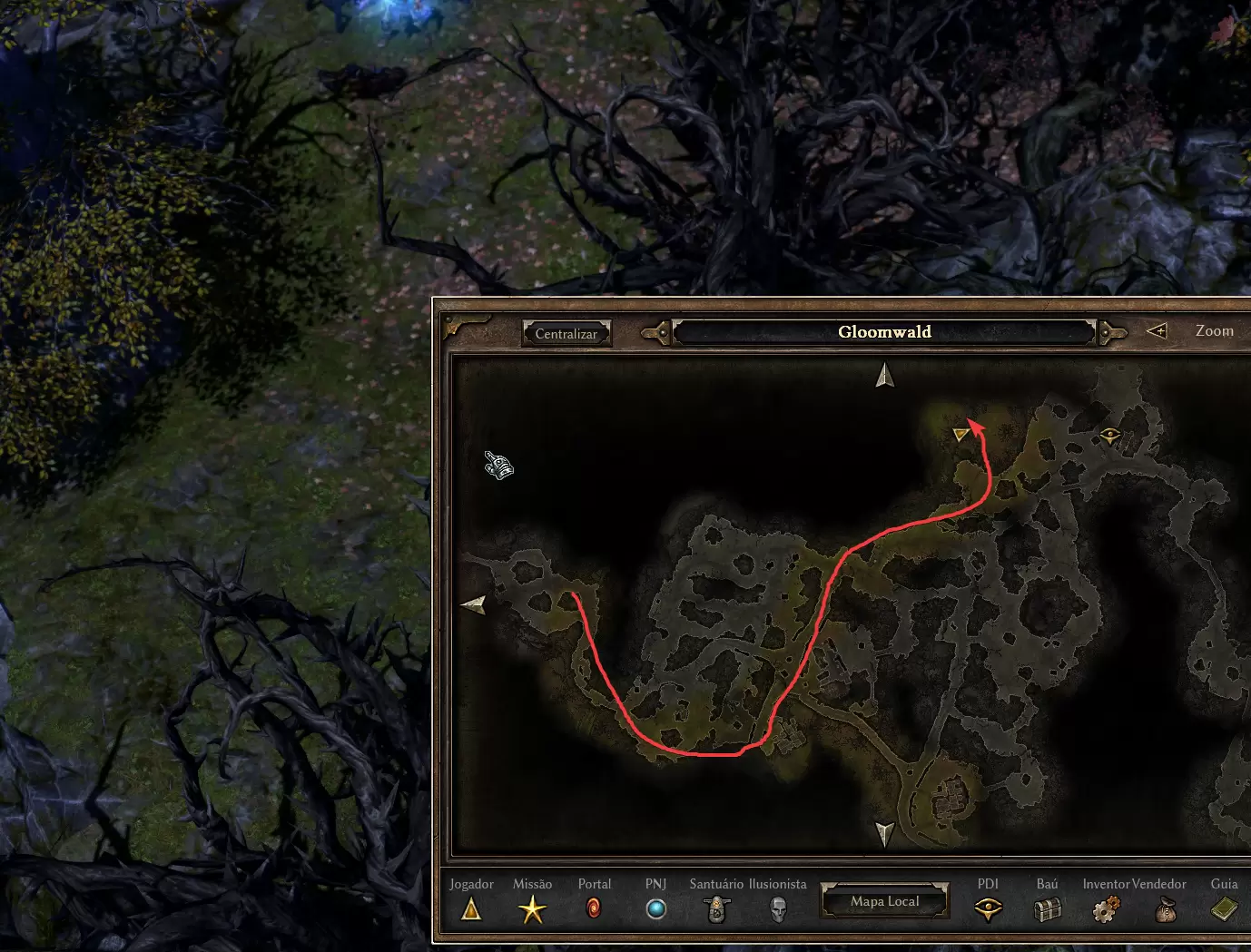
Task: Pan the map up with north arrow
Action: (x=885, y=375)
